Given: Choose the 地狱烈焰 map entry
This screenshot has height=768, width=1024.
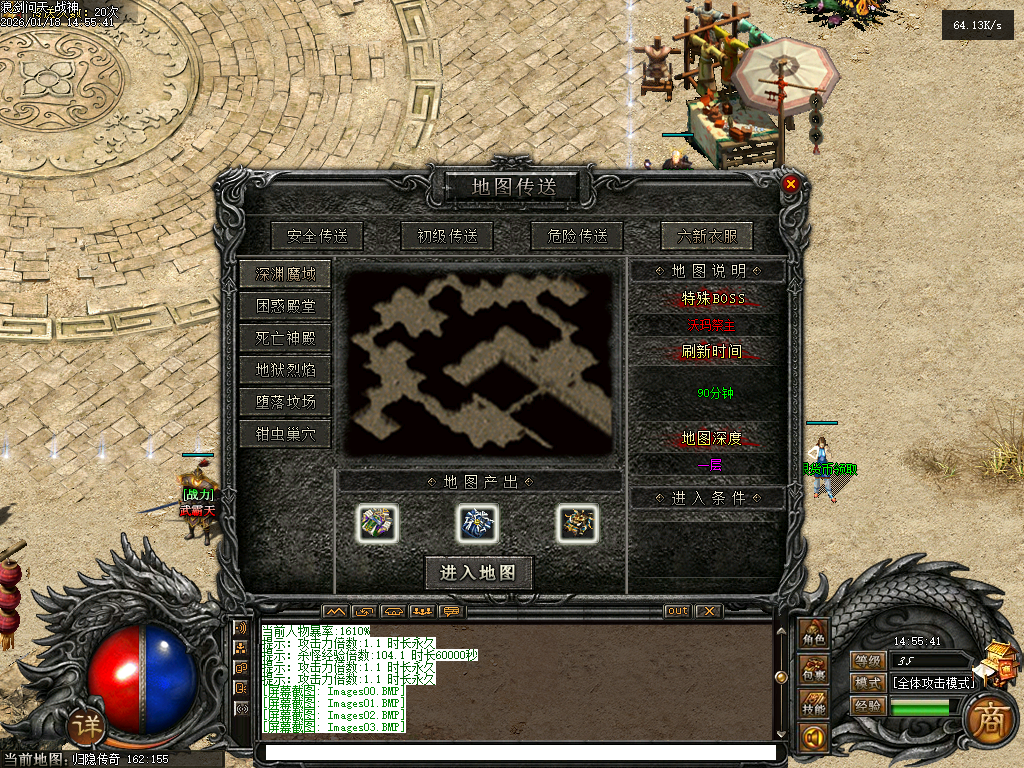Looking at the screenshot, I should coord(285,370).
